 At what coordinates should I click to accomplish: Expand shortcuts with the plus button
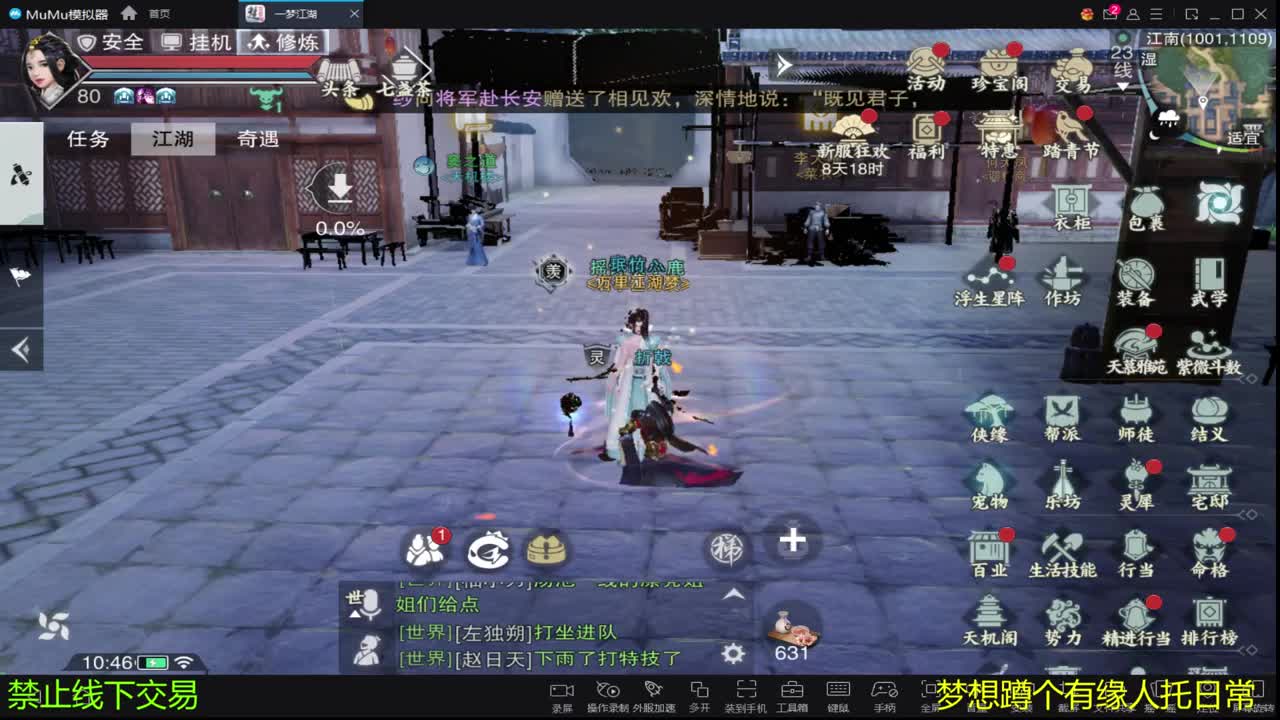(x=792, y=540)
